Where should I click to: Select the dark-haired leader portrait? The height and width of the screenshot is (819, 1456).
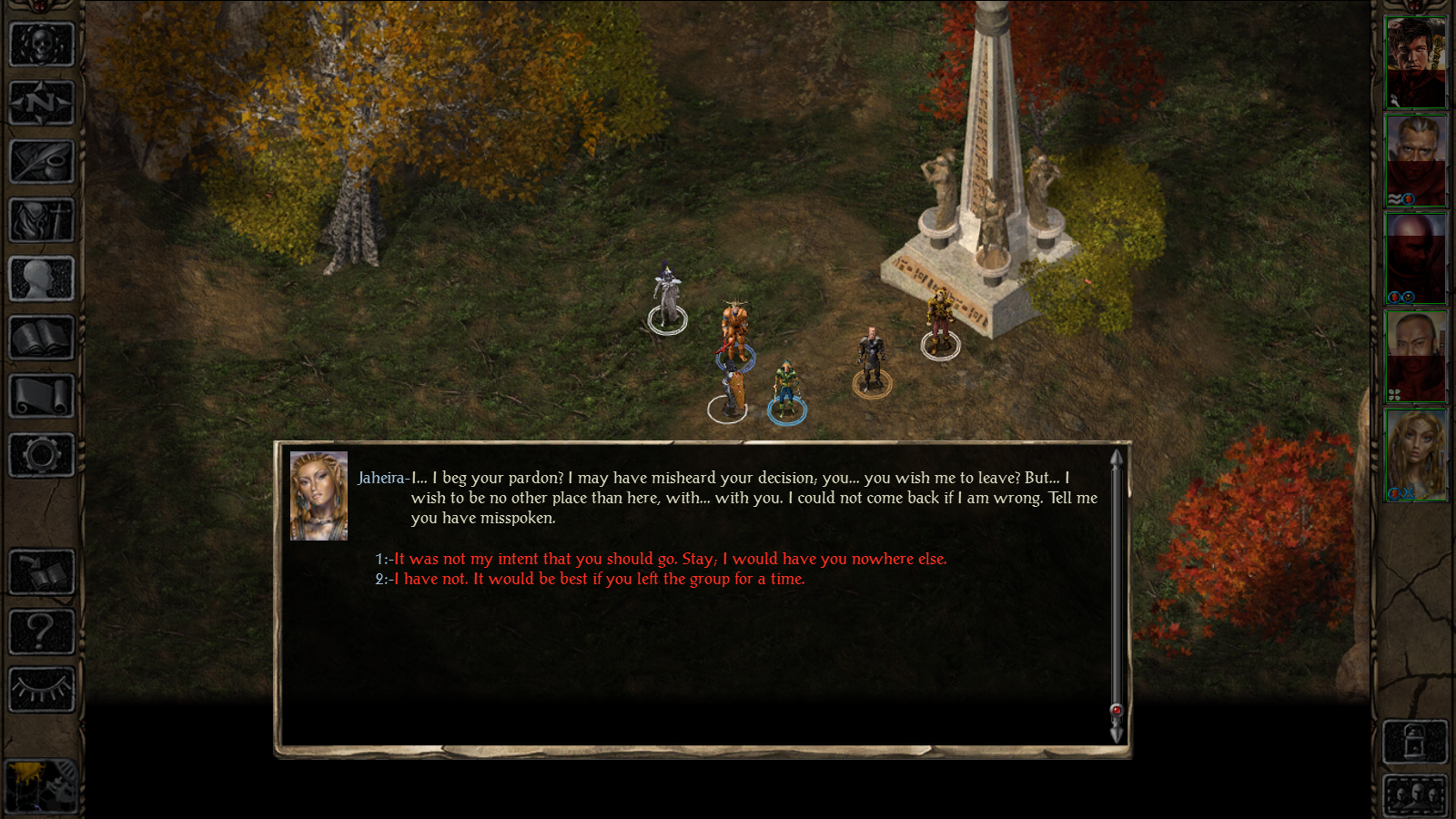[x=1415, y=62]
